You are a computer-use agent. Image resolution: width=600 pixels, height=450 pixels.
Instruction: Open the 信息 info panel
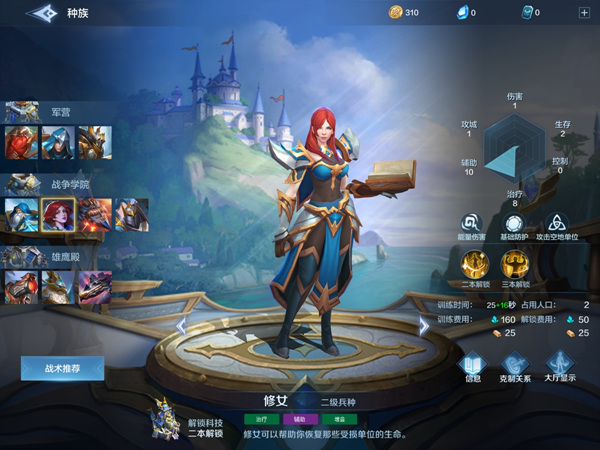pos(473,363)
